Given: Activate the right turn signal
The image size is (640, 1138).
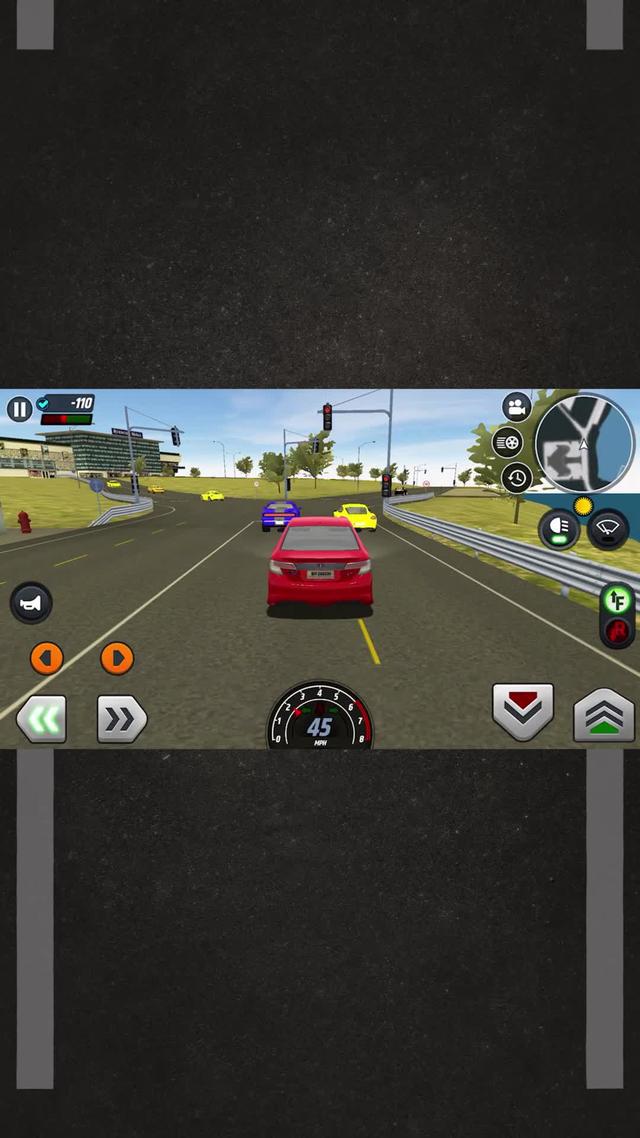Looking at the screenshot, I should (x=117, y=657).
